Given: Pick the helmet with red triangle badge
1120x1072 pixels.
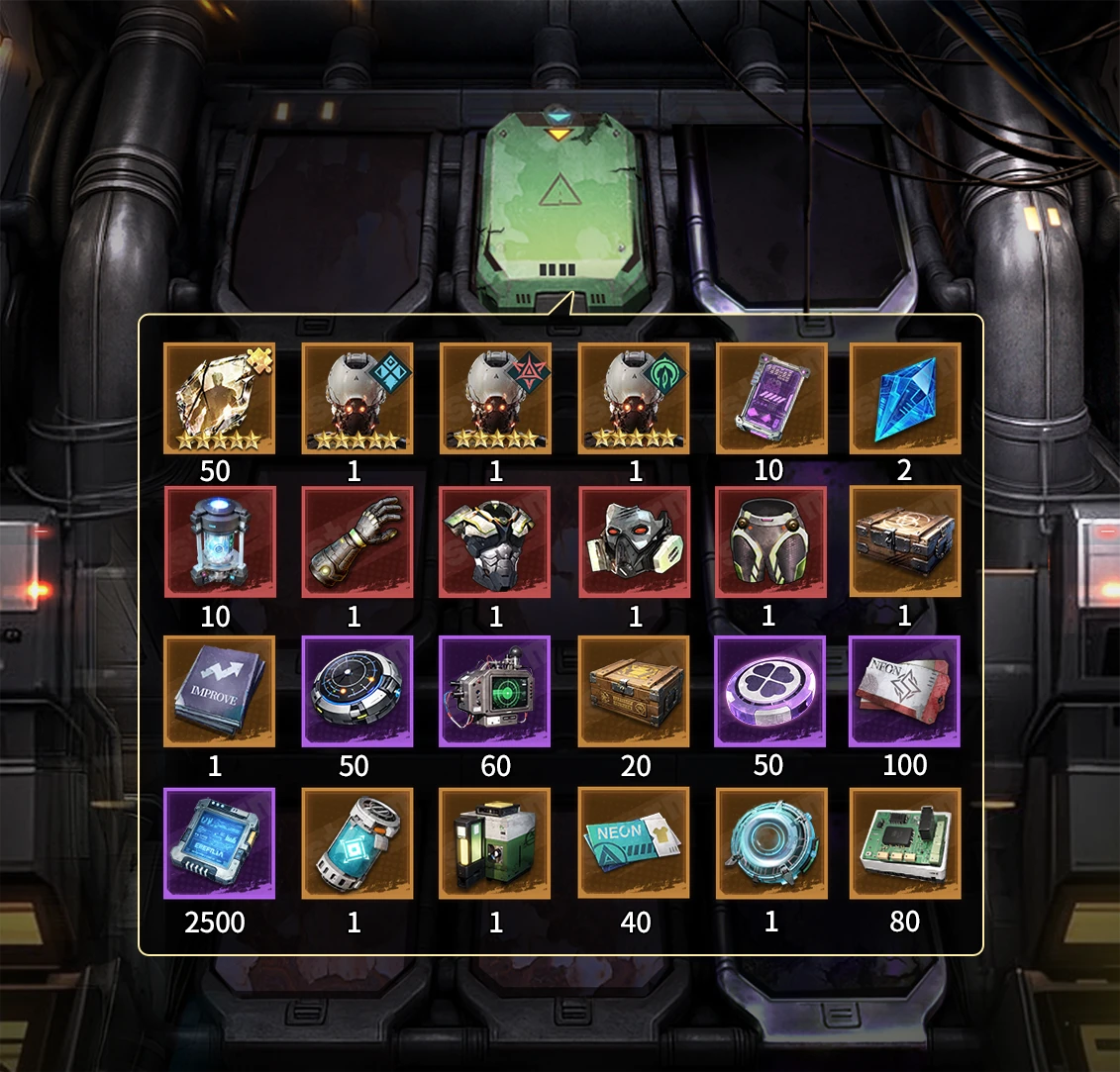Looking at the screenshot, I should 495,399.
